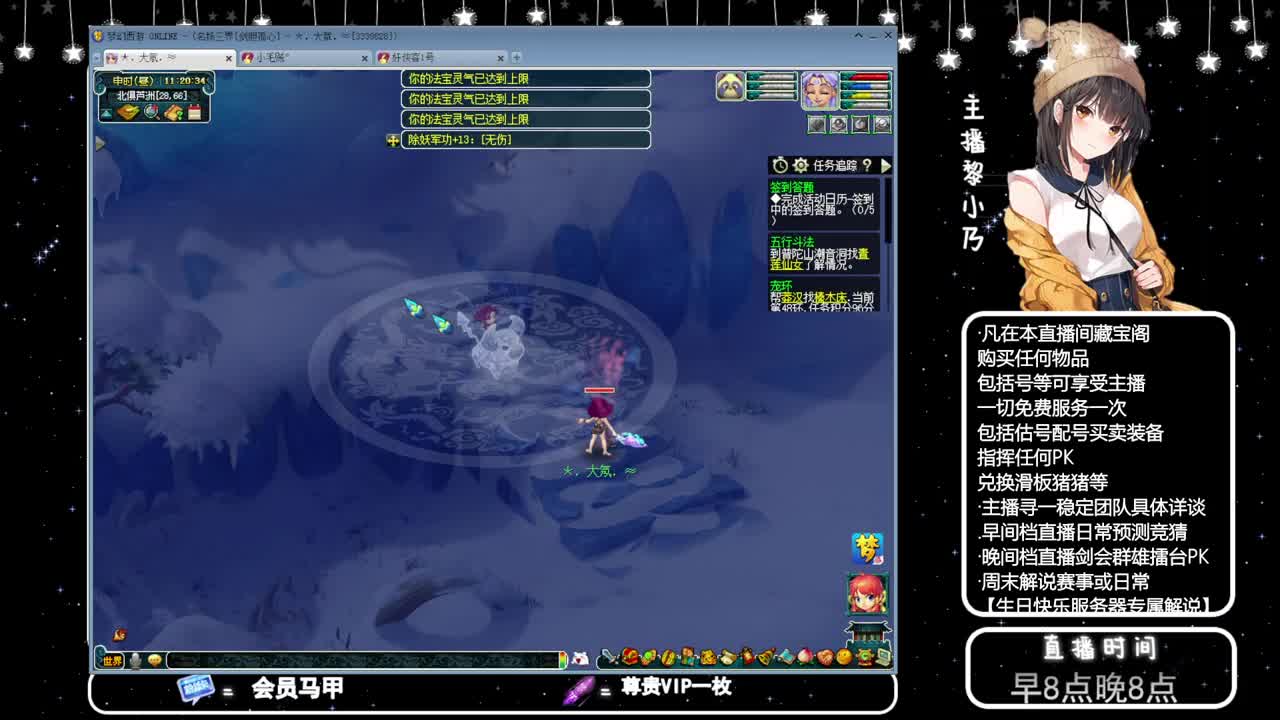This screenshot has width=1280, height=720.
Task: Open the 查莲仙女 link in the 五行斗法 quest
Action: pyautogui.click(x=785, y=265)
